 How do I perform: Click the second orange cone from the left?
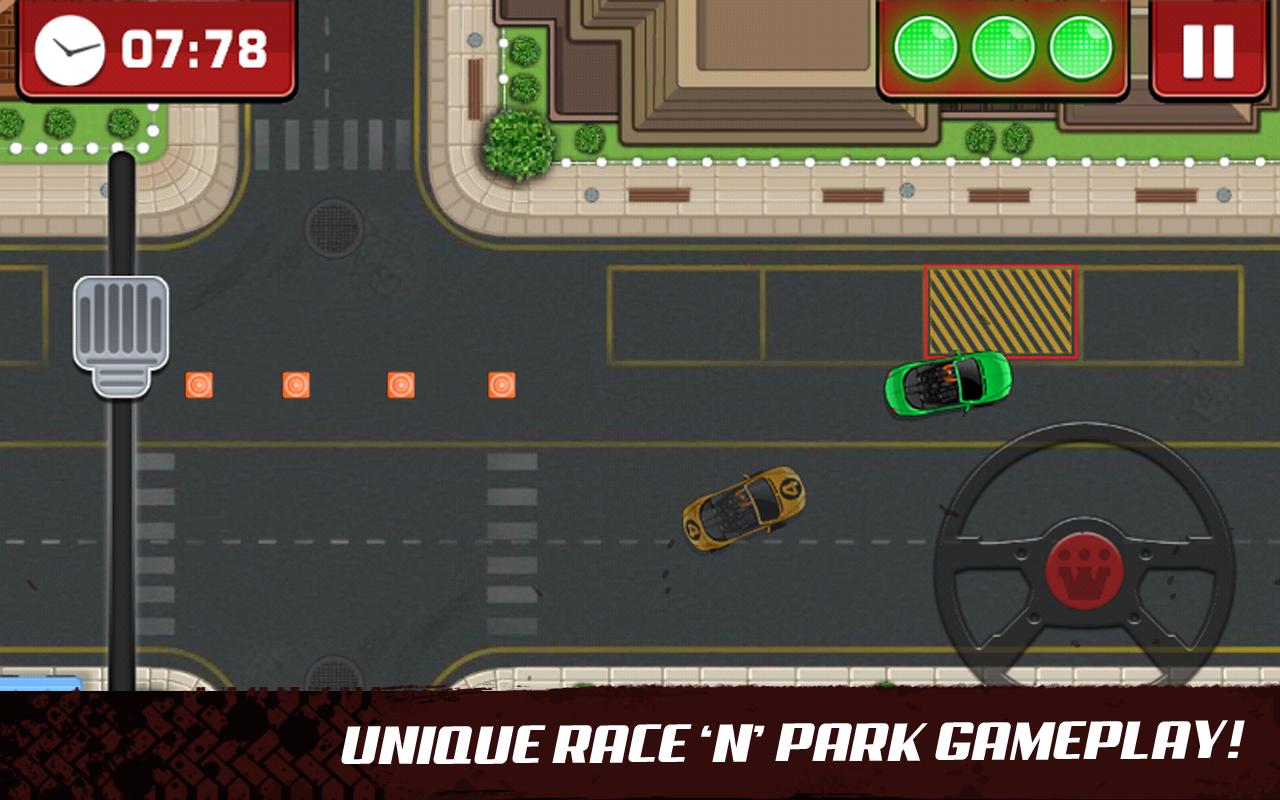coord(297,385)
